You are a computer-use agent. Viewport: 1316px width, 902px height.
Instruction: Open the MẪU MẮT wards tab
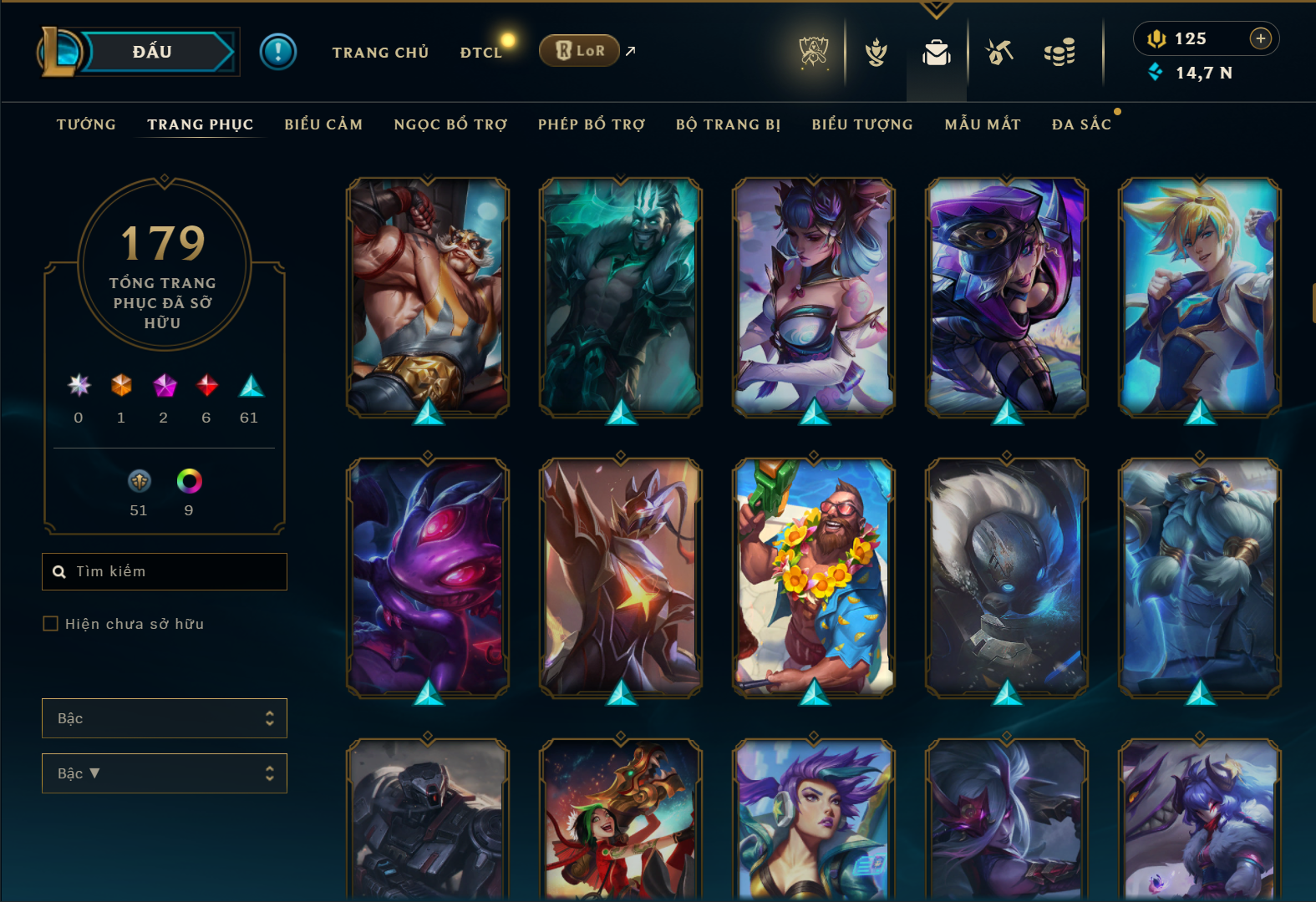click(x=983, y=124)
